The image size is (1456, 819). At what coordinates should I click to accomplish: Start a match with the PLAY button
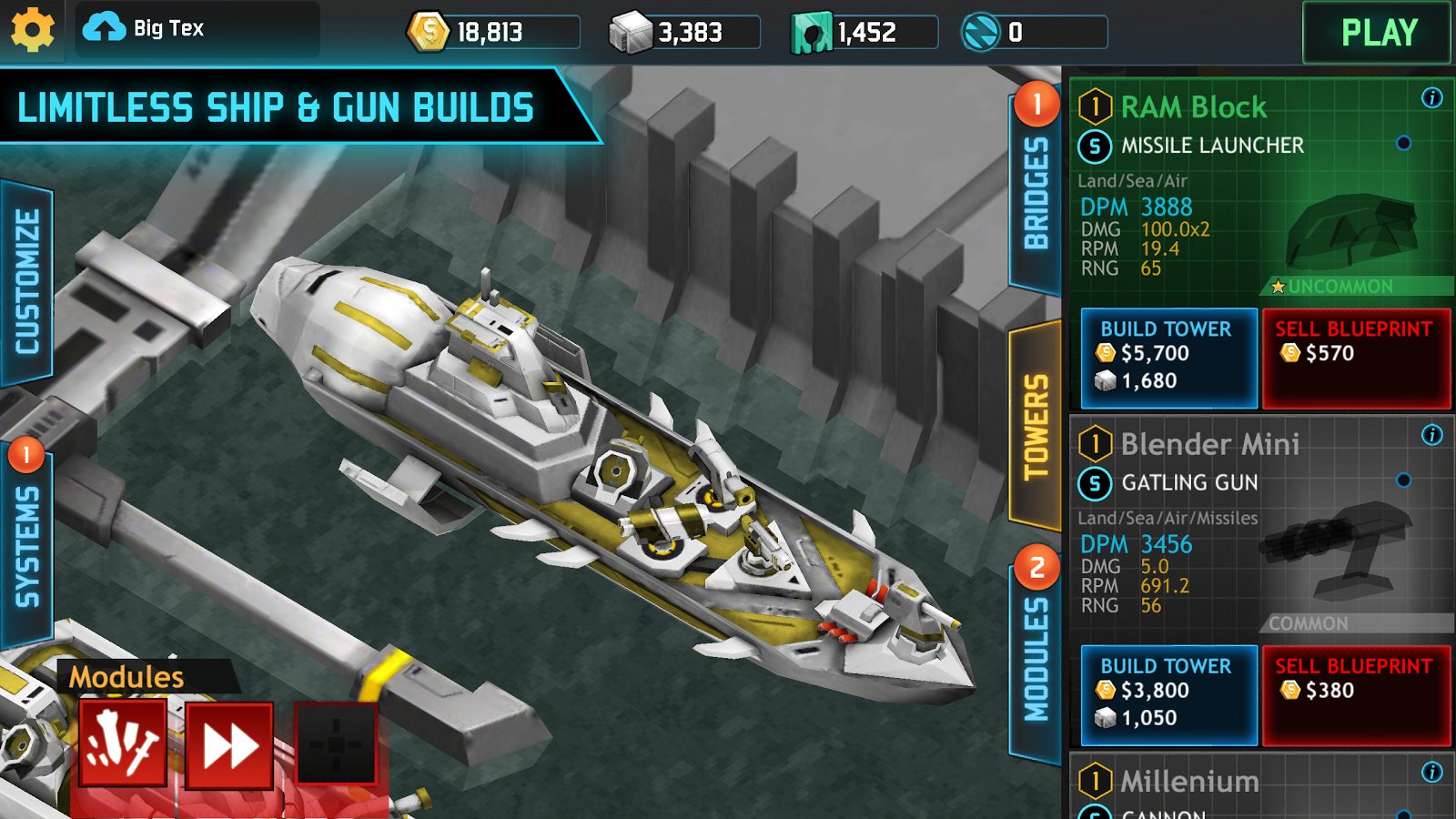coord(1378,33)
